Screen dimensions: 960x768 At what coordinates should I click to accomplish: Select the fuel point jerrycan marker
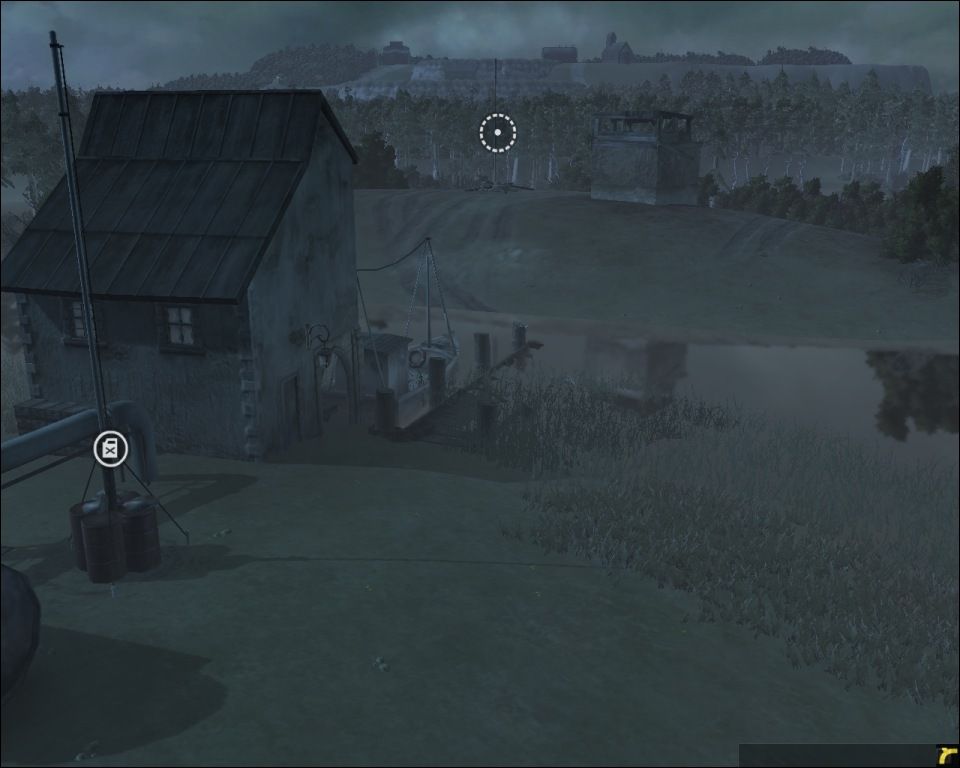[110, 449]
